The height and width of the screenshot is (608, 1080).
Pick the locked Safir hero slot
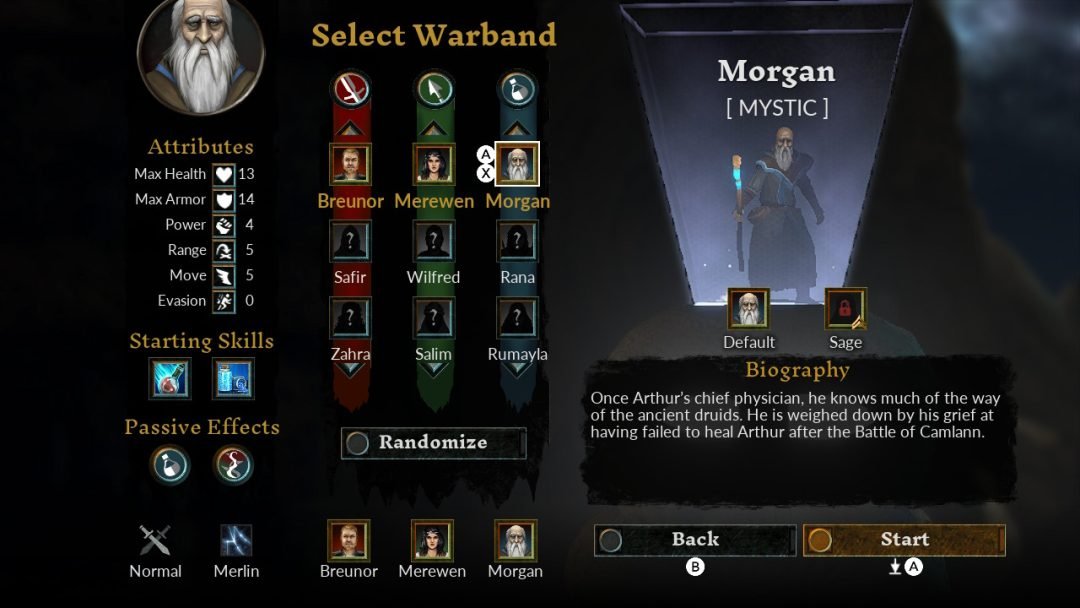[x=350, y=242]
